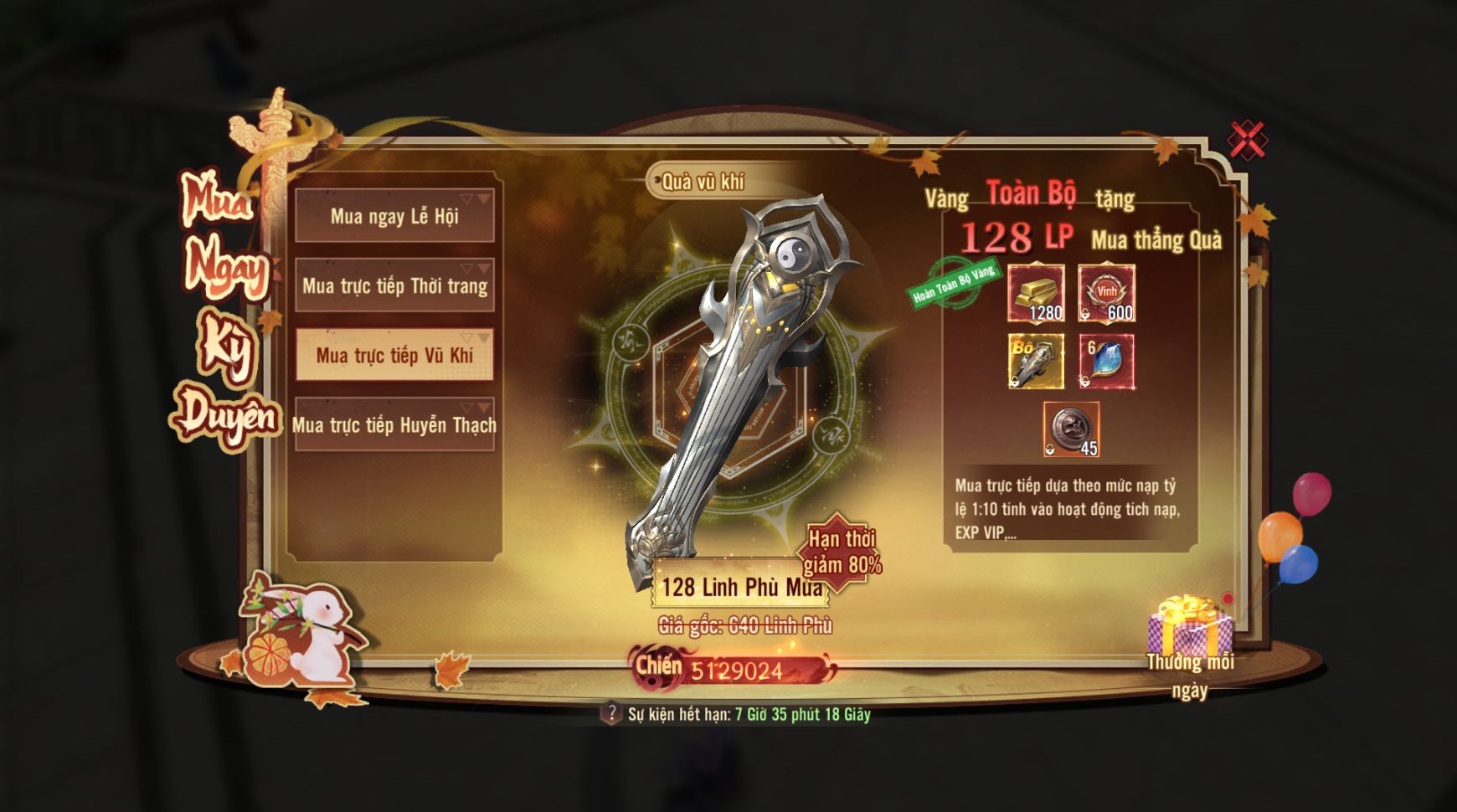The height and width of the screenshot is (812, 1457).
Task: Choose the Mua trực tiếp Huyền Thạch tab
Action: [x=394, y=424]
